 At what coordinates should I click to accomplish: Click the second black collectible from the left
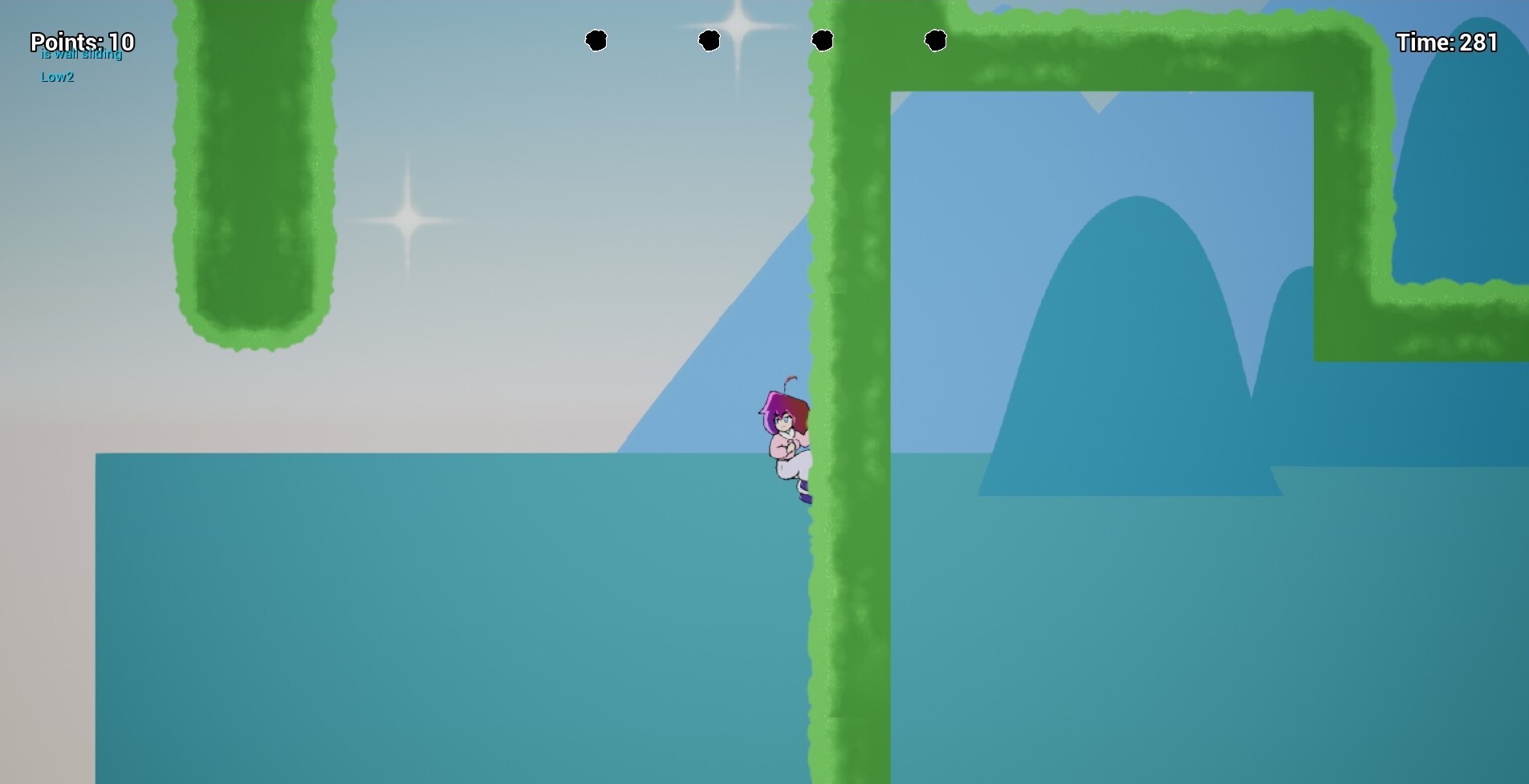[x=710, y=40]
